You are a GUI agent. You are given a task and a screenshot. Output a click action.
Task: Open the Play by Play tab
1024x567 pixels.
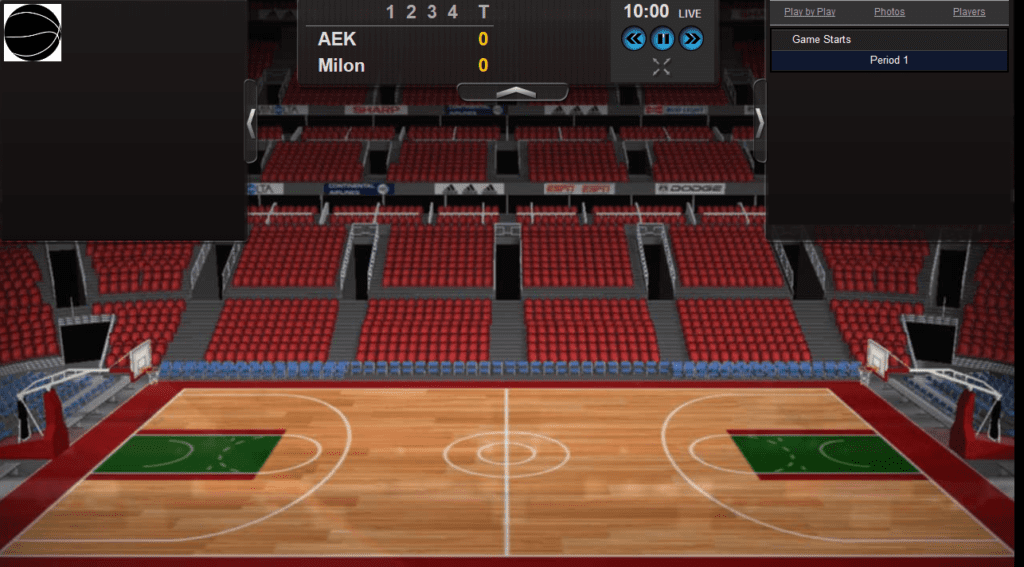[x=810, y=12]
